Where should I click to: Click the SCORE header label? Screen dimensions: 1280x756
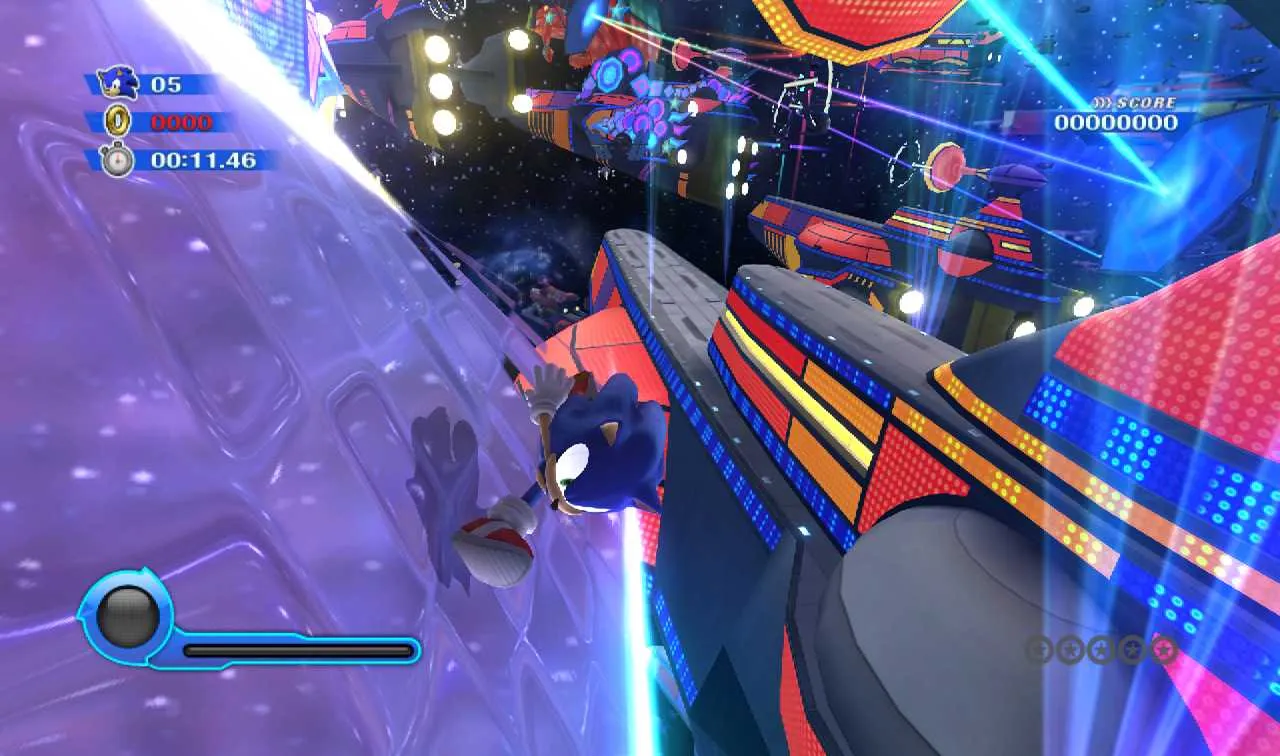click(1145, 101)
